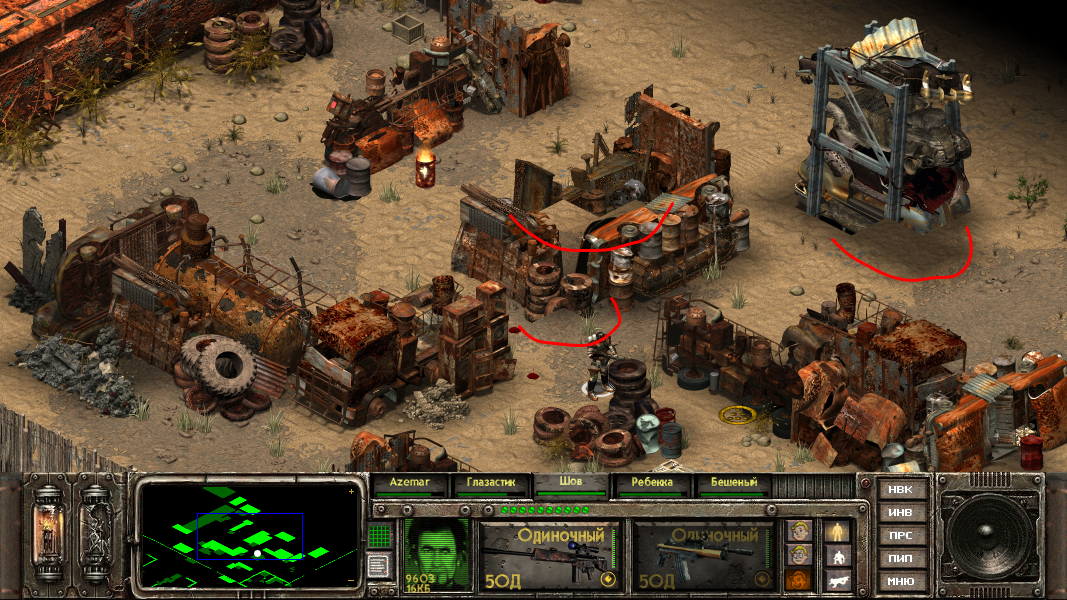Open the ПИП Pip-Boy button

(x=900, y=558)
